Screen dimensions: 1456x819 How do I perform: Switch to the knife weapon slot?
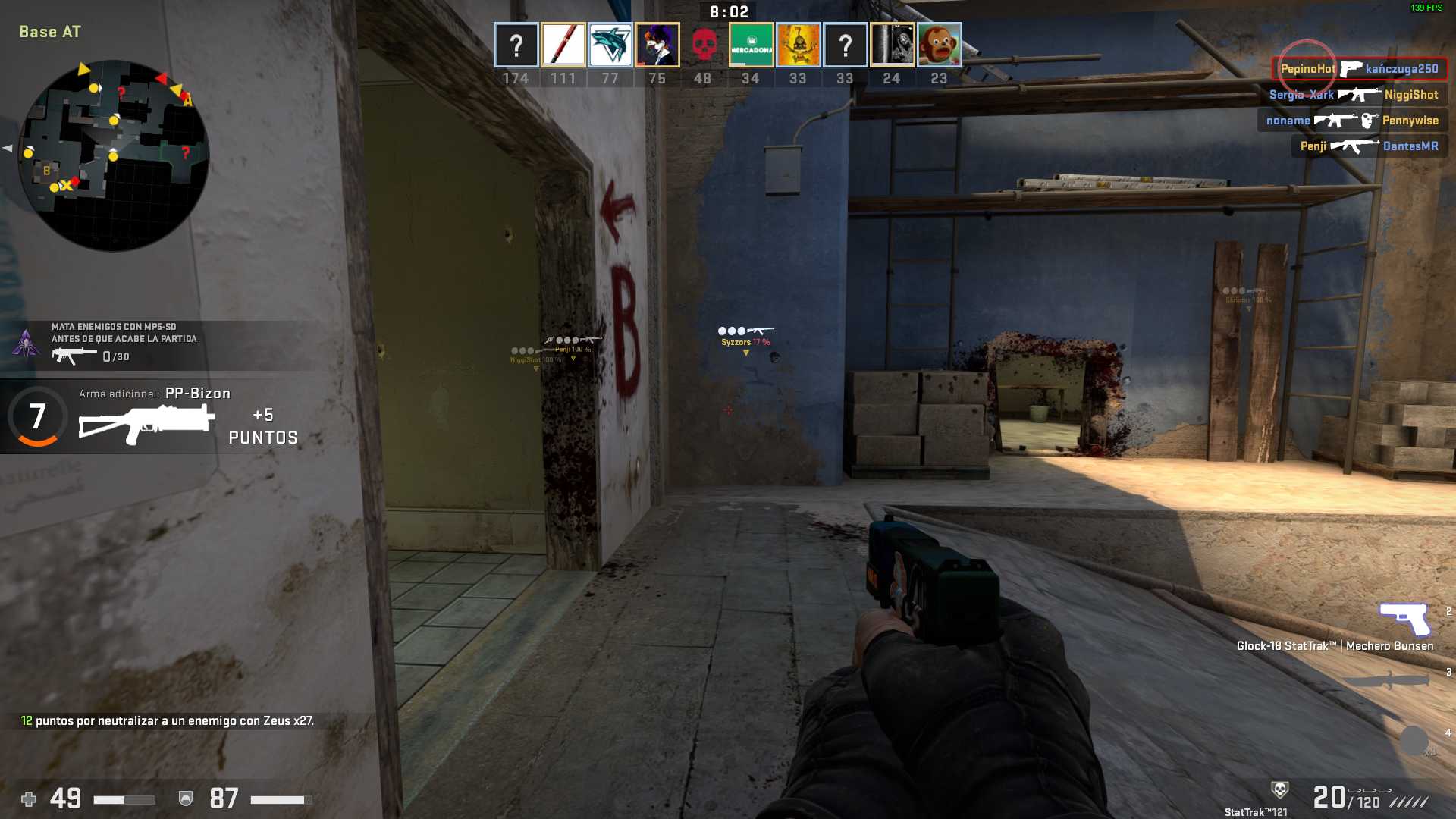click(x=1385, y=680)
